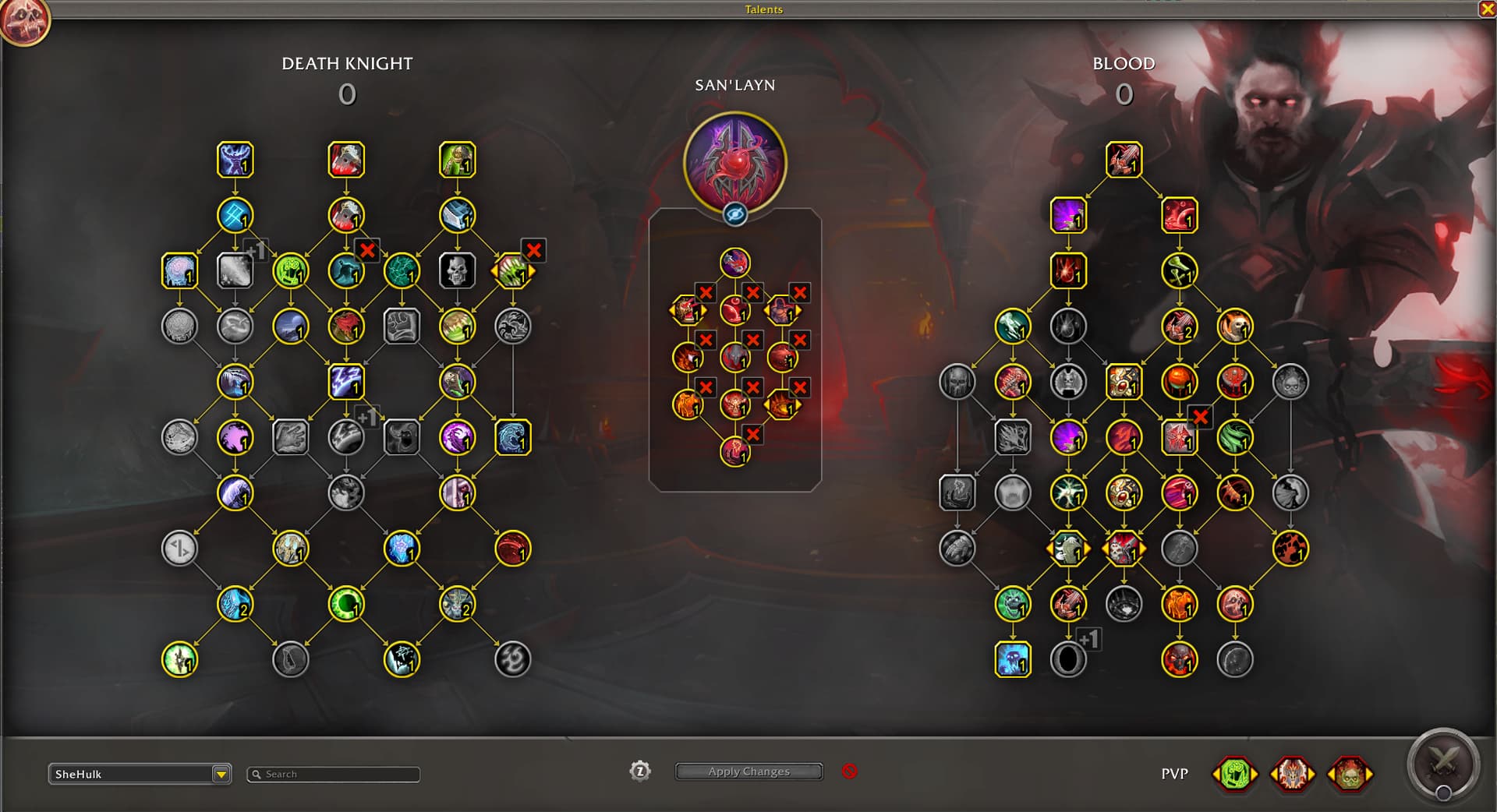Toggle the eye icon under San'layn emblem
Viewport: 1497px width, 812px height.
[734, 214]
